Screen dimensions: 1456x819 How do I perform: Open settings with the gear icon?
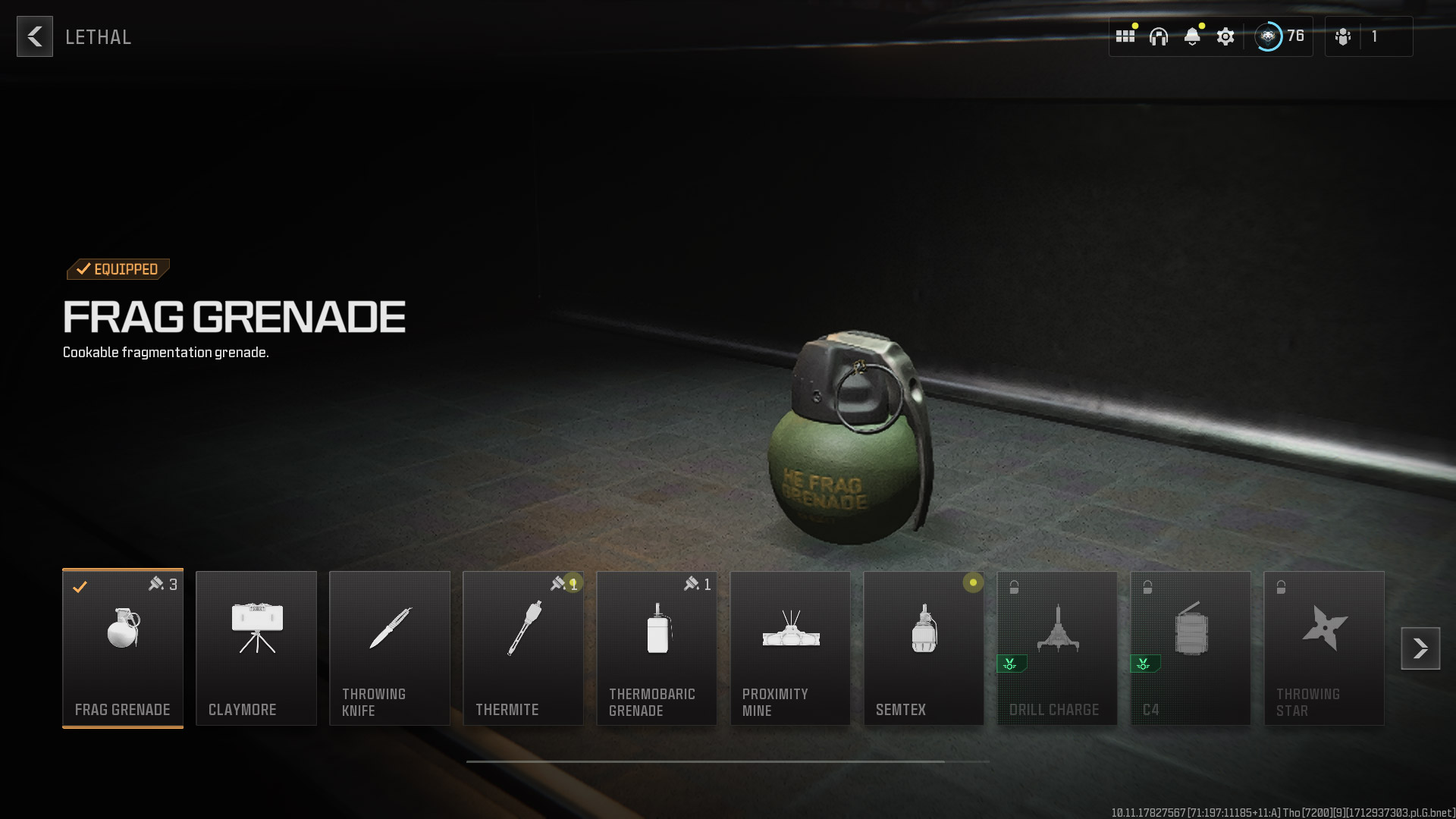tap(1225, 36)
